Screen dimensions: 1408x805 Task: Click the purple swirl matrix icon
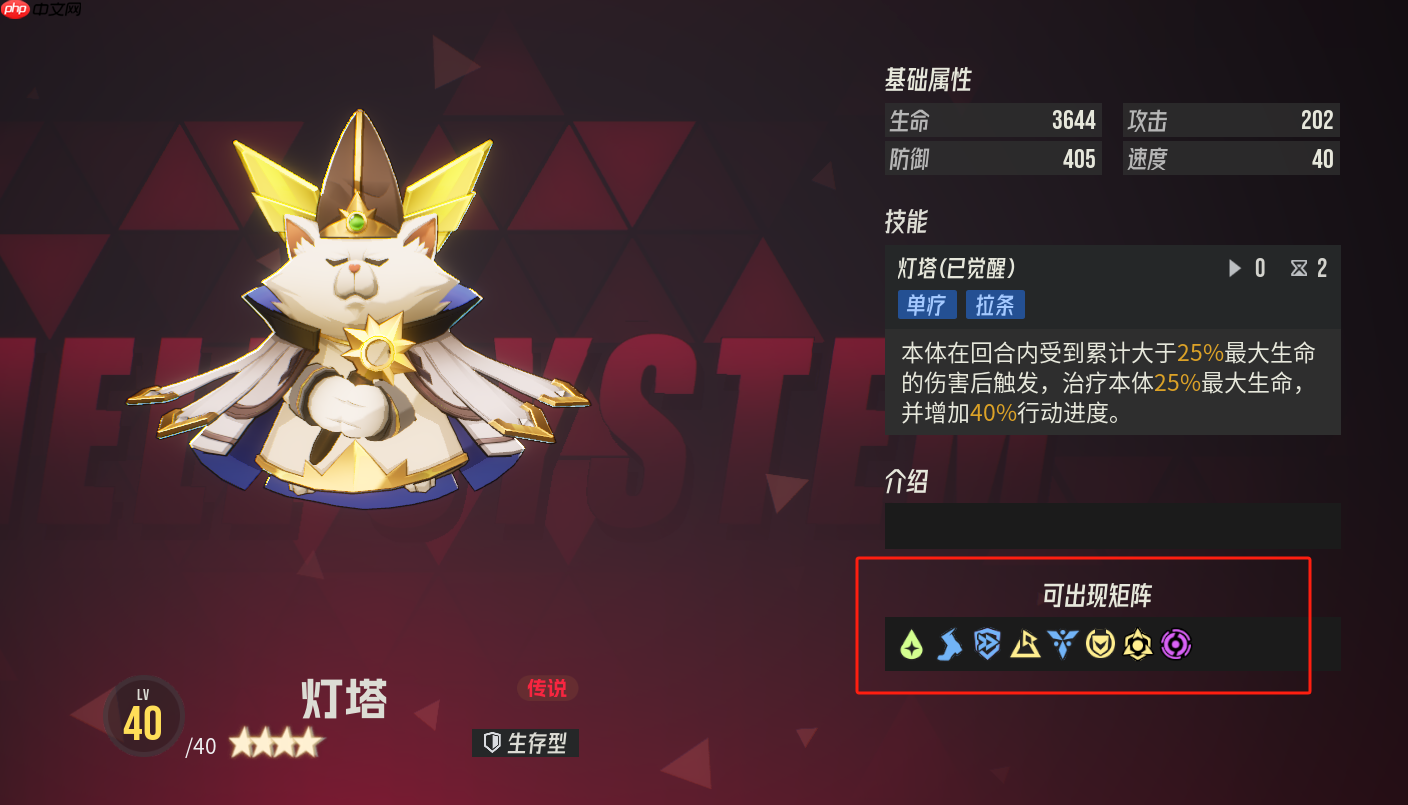point(1176,645)
